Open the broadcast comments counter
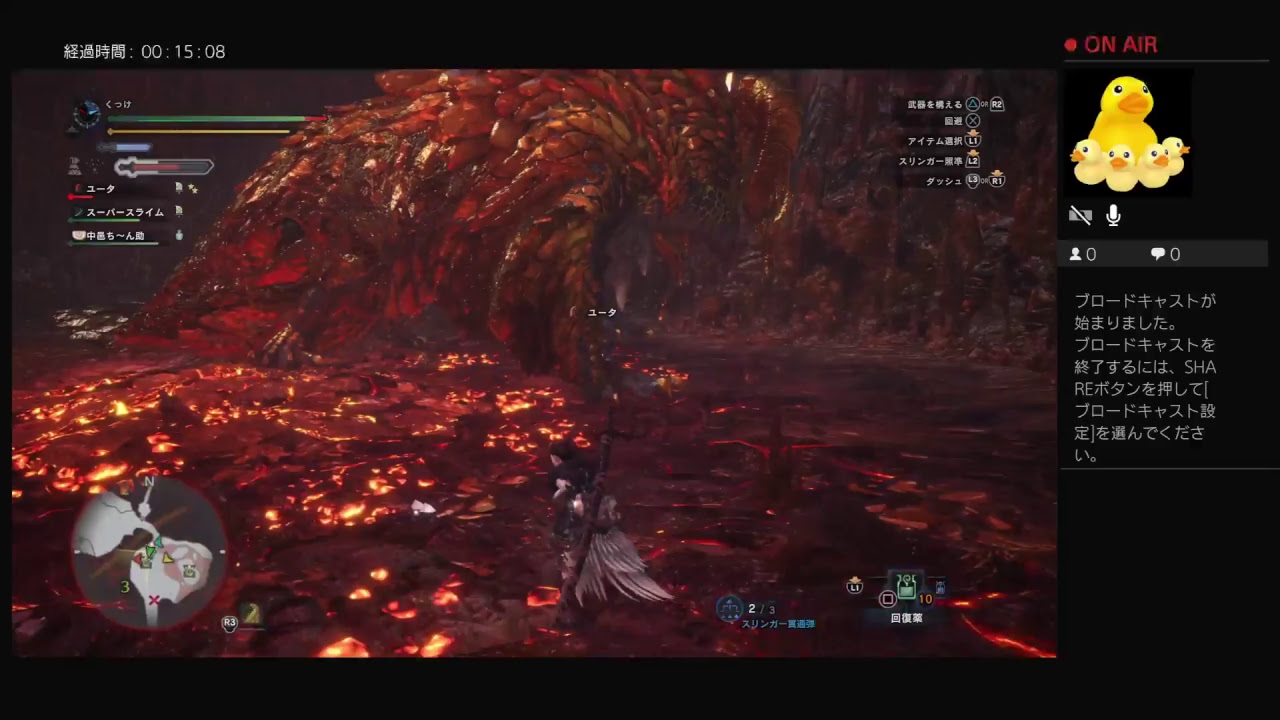The height and width of the screenshot is (720, 1280). [x=1165, y=255]
